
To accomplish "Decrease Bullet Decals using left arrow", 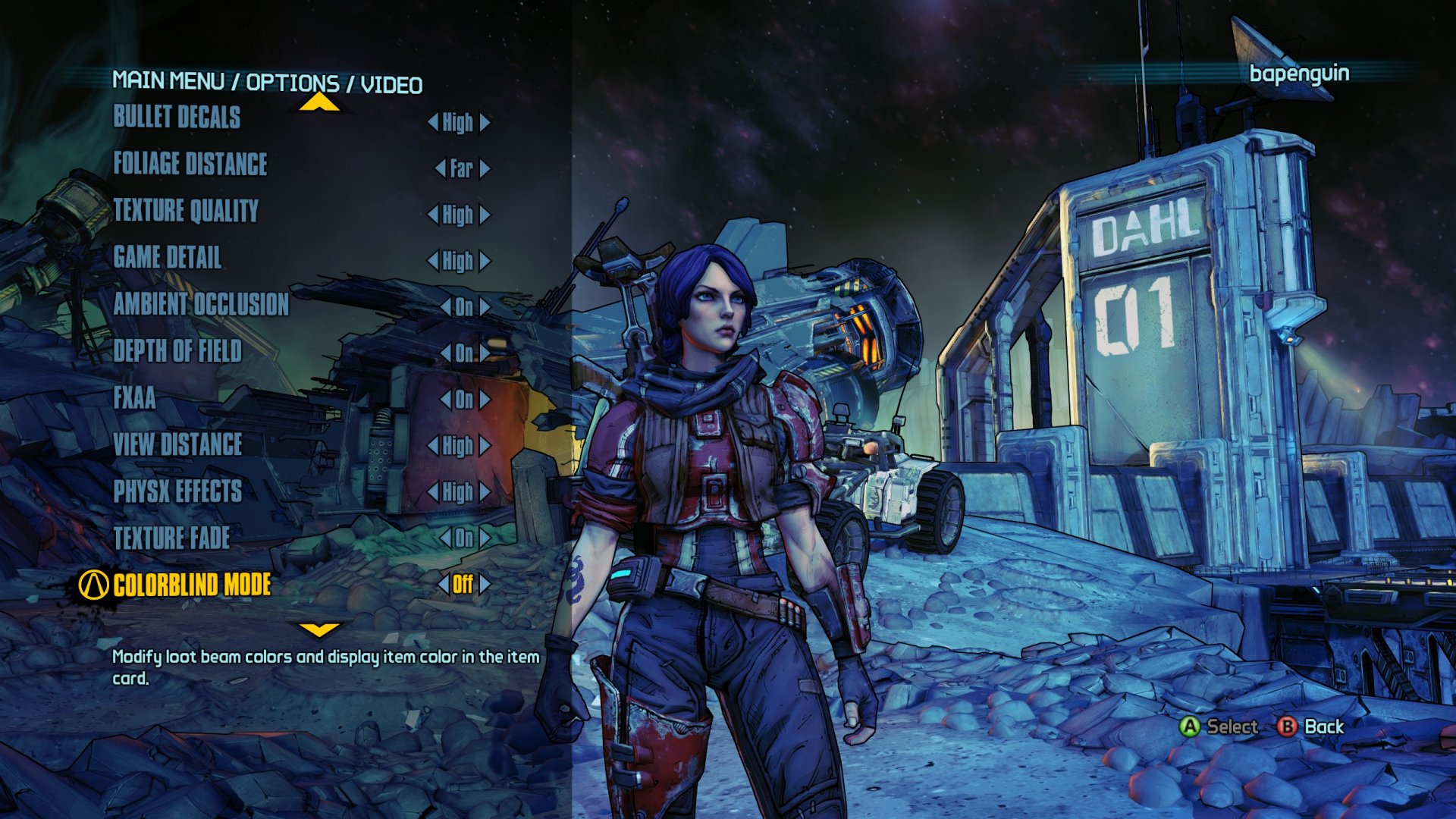I will (433, 122).
